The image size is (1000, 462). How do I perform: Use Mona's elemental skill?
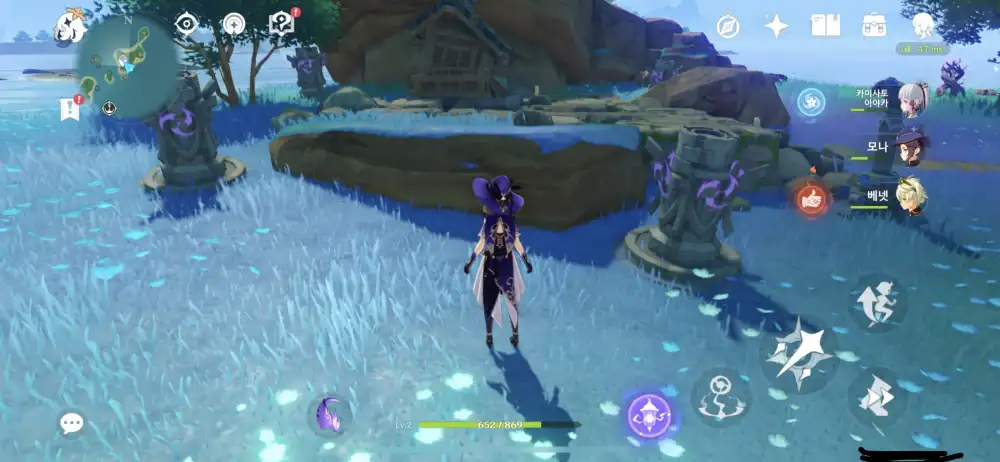click(x=720, y=395)
